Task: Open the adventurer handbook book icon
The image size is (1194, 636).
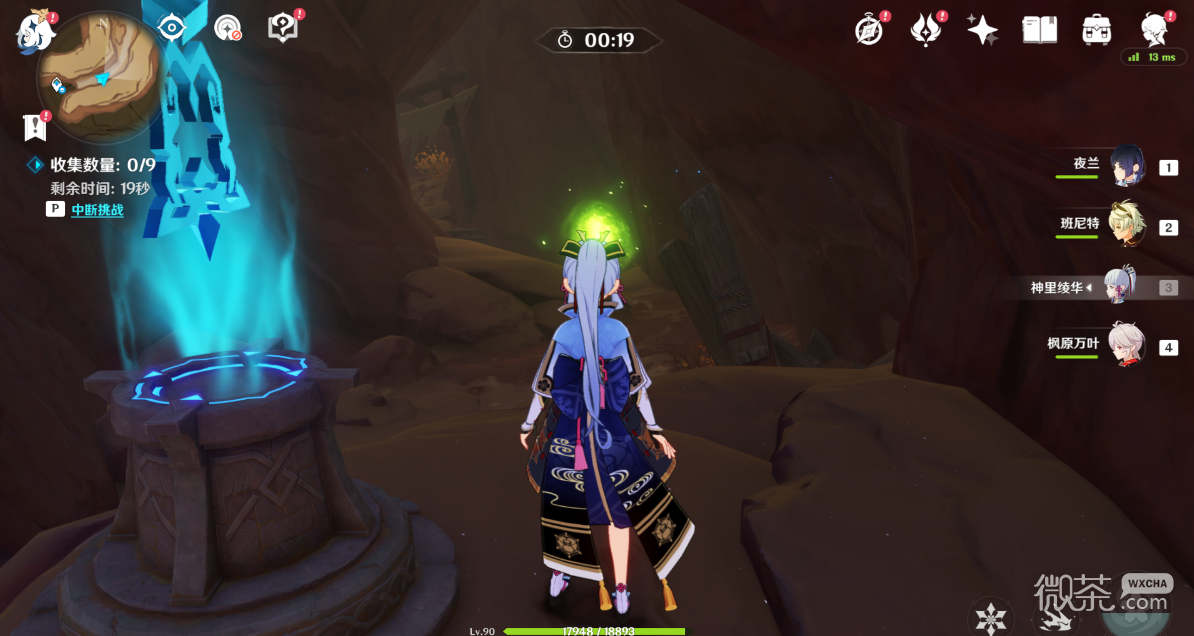Action: click(1039, 30)
